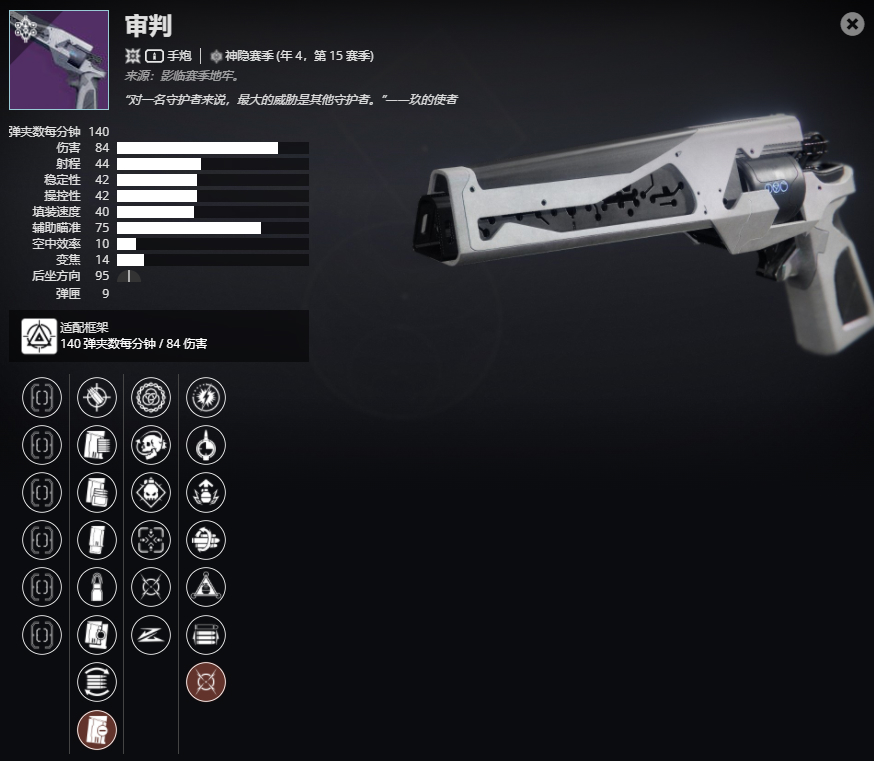Pick the triangle-with-bullet perk
This screenshot has width=874, height=761.
click(x=206, y=587)
